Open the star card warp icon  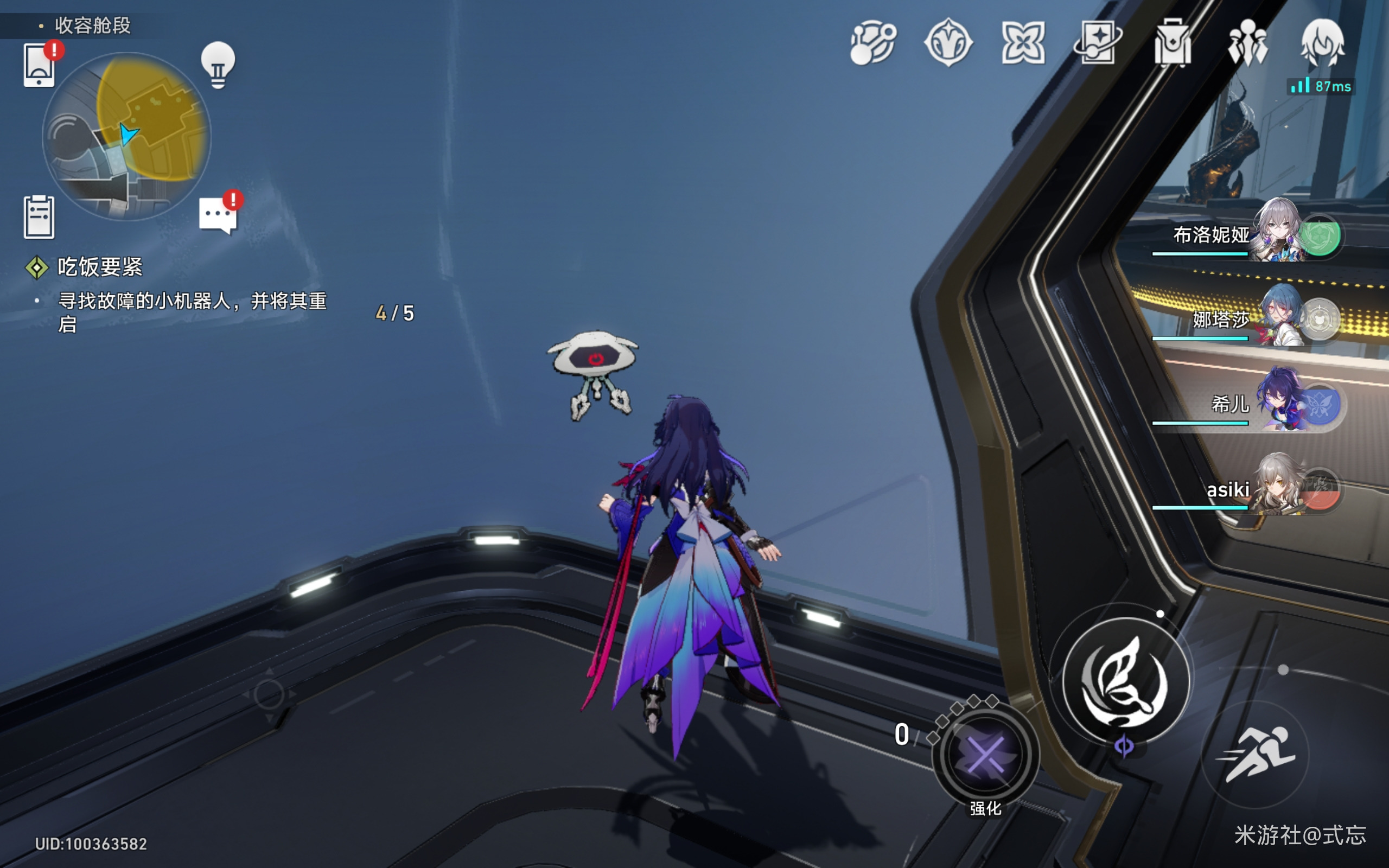click(x=1098, y=42)
